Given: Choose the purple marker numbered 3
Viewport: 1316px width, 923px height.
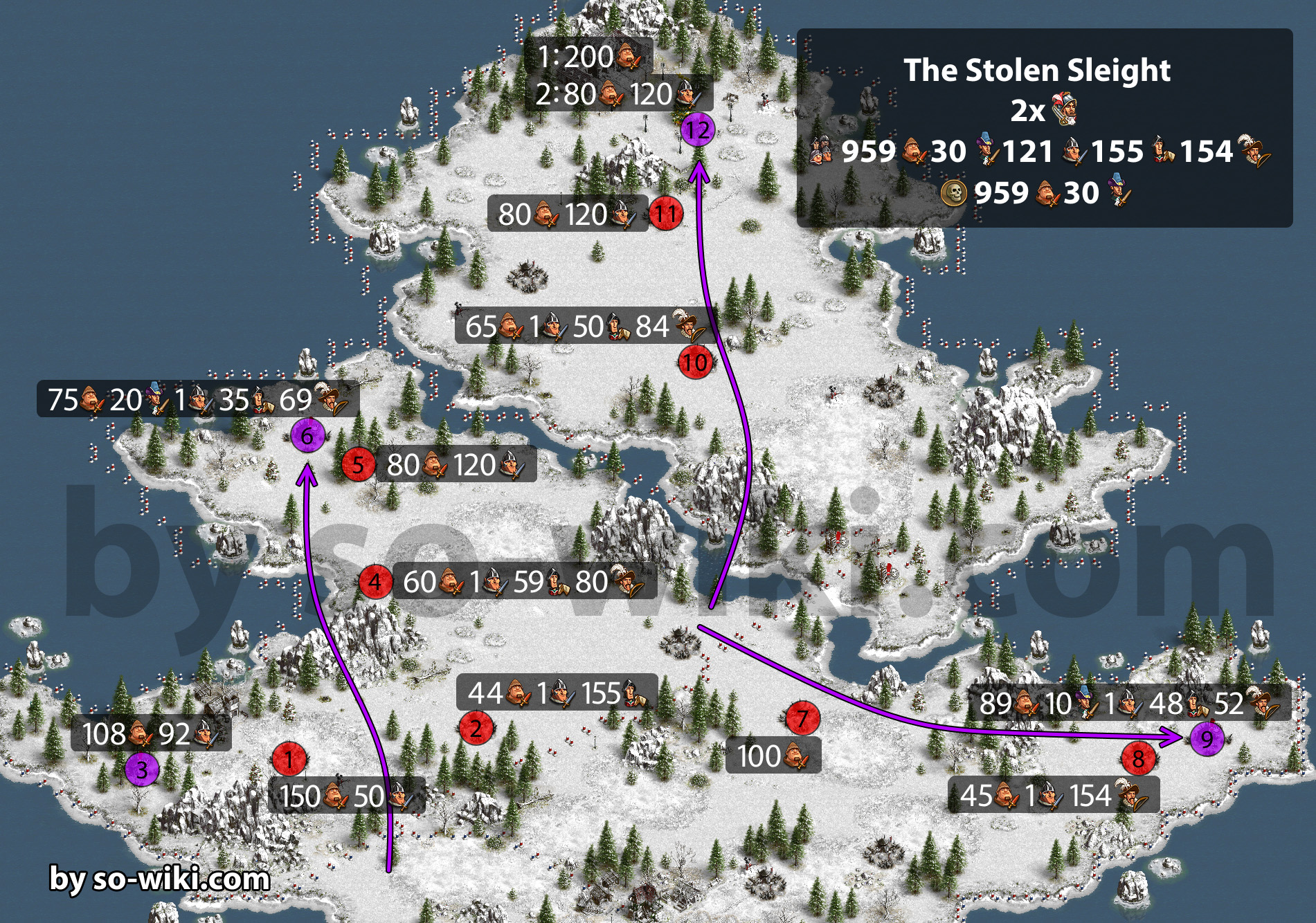Looking at the screenshot, I should (x=142, y=770).
